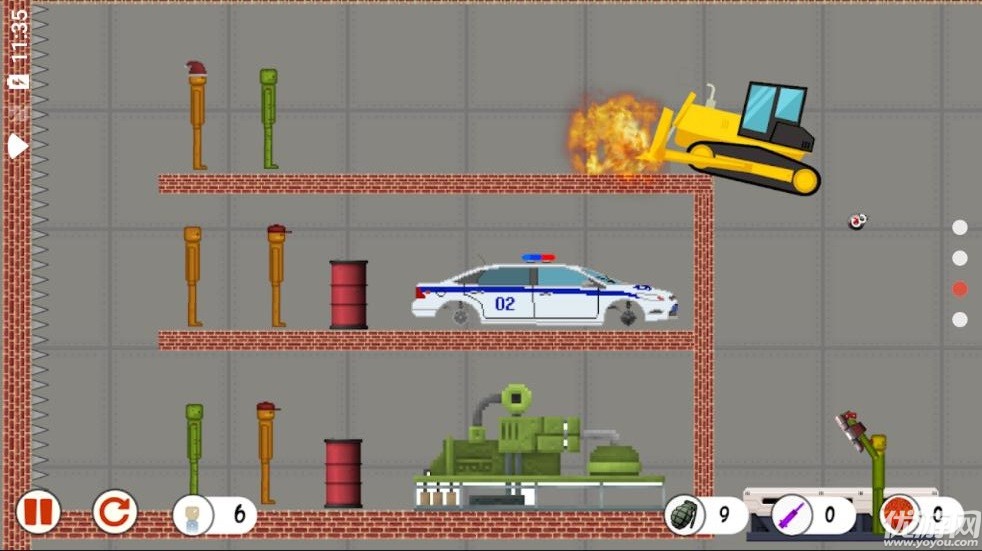Select the ragdoll character icon

click(x=193, y=516)
